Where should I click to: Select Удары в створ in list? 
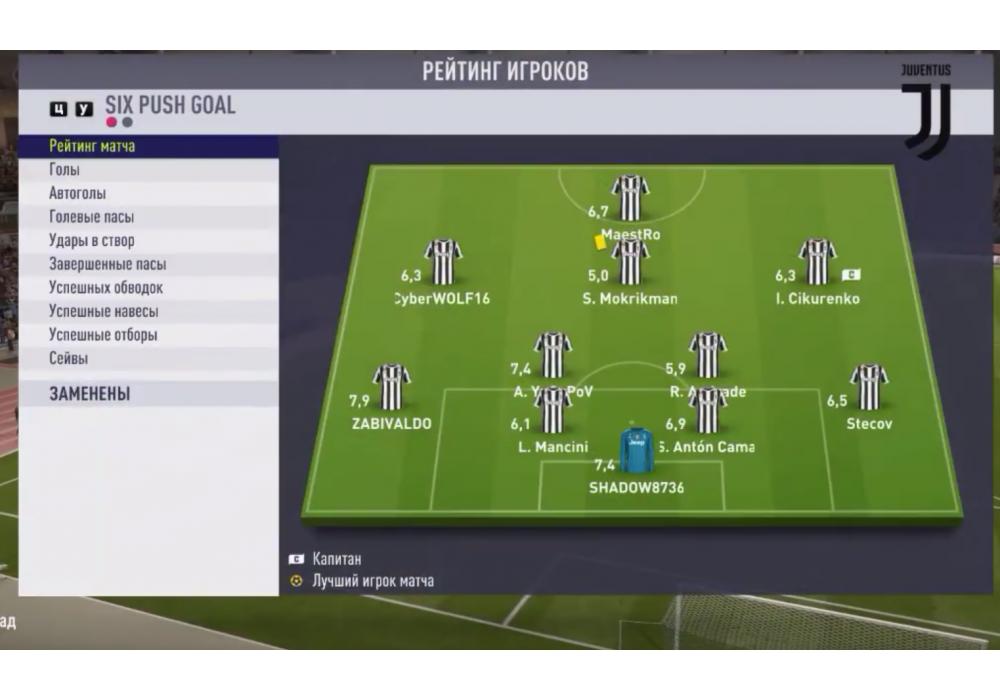[148, 241]
